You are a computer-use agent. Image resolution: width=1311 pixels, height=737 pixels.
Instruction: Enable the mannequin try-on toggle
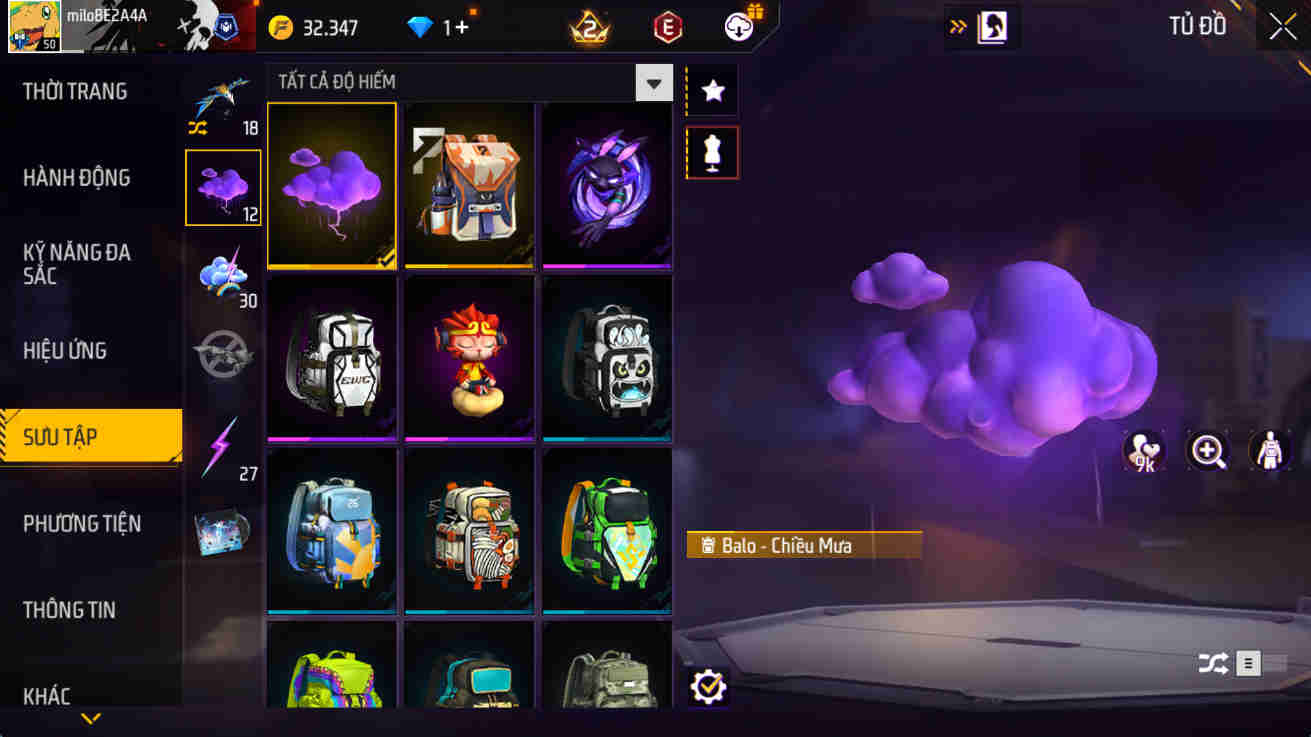[712, 153]
